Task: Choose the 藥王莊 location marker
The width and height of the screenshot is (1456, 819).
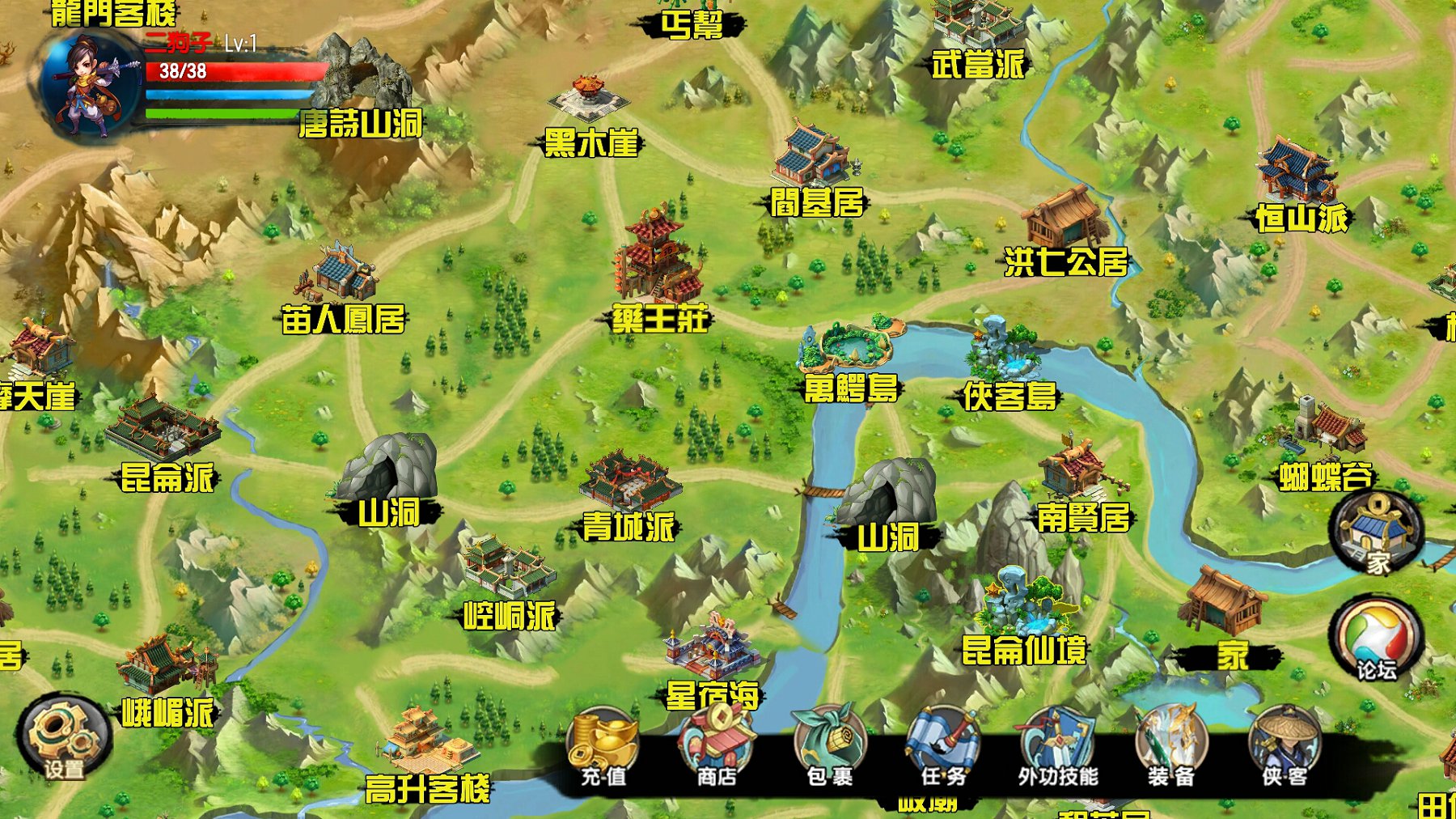Action: point(658,275)
